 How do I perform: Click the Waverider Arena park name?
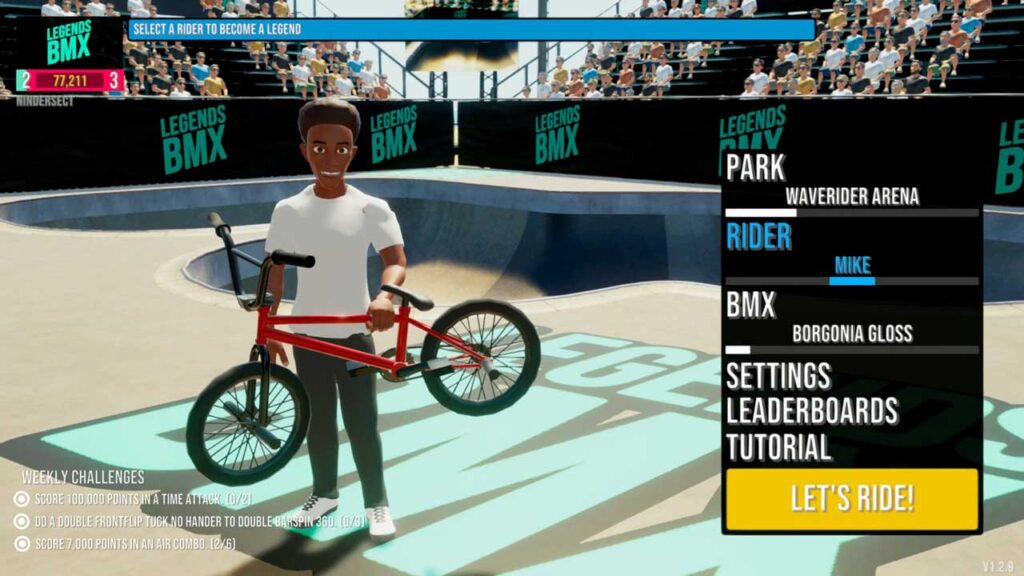[852, 196]
